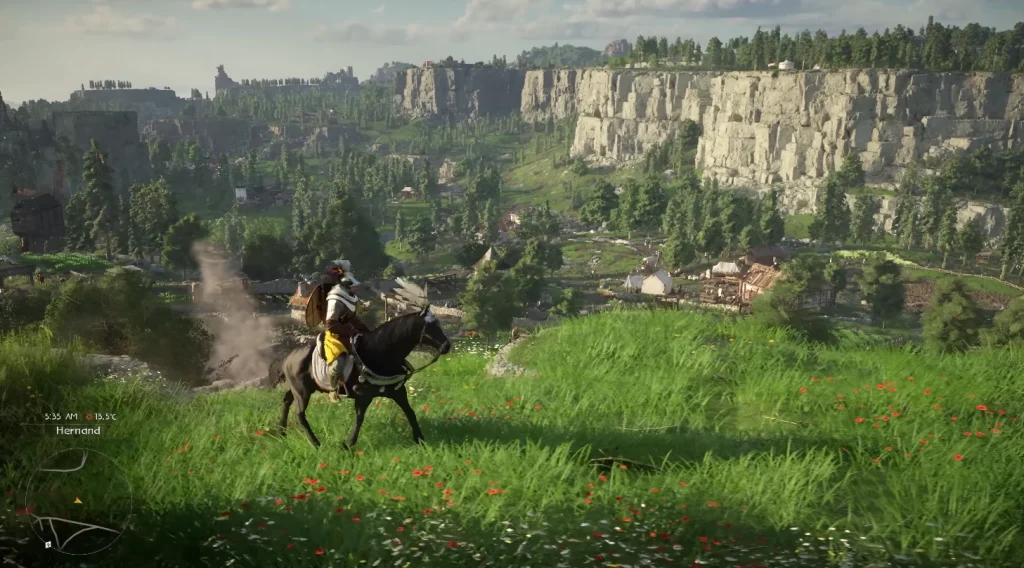
Task: Click the small white marker on the minimap edge
Action: pos(48,544)
